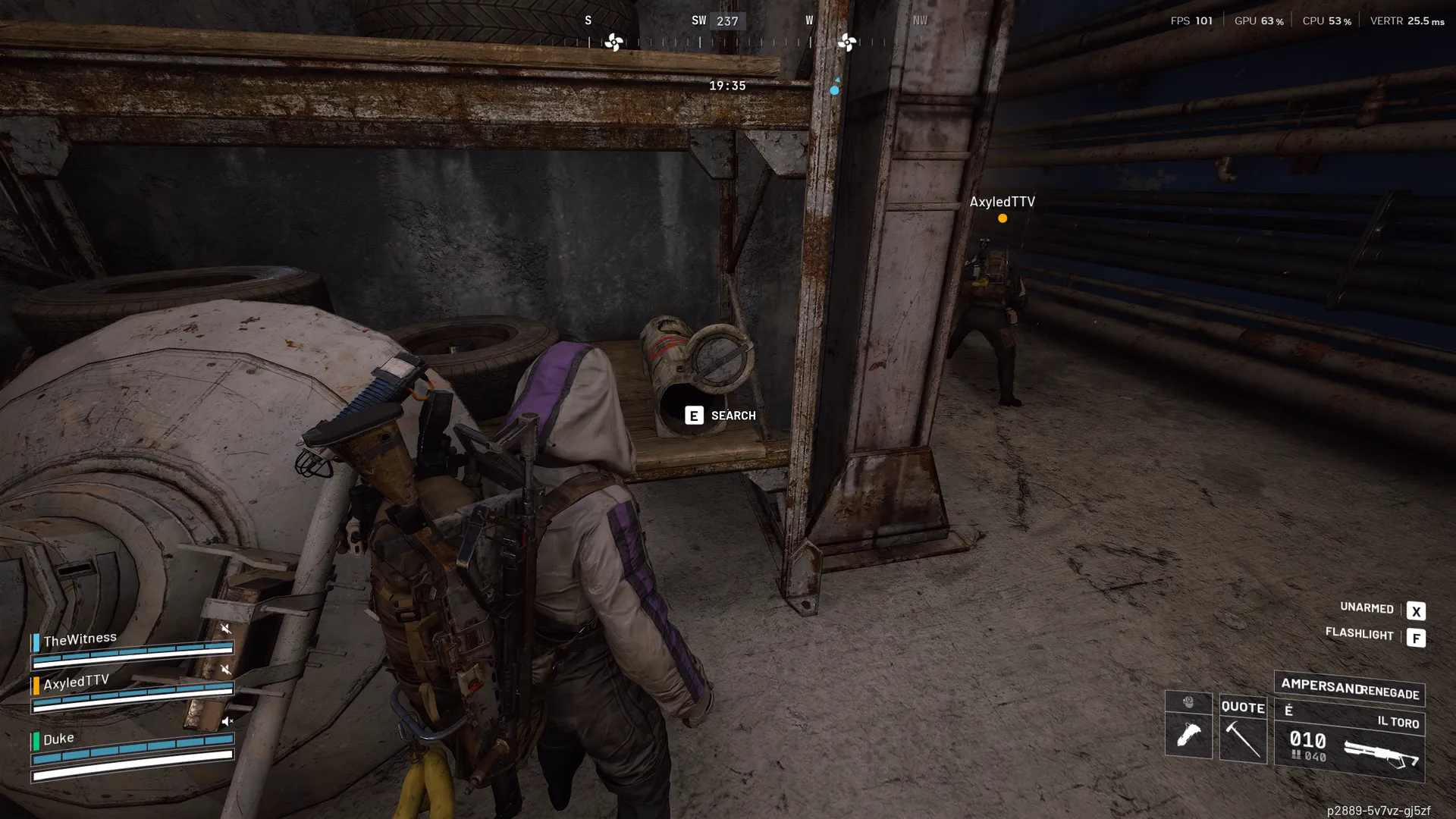Screen dimensions: 1456x819
Task: Pick Duke's name in the squad list
Action: 58,739
